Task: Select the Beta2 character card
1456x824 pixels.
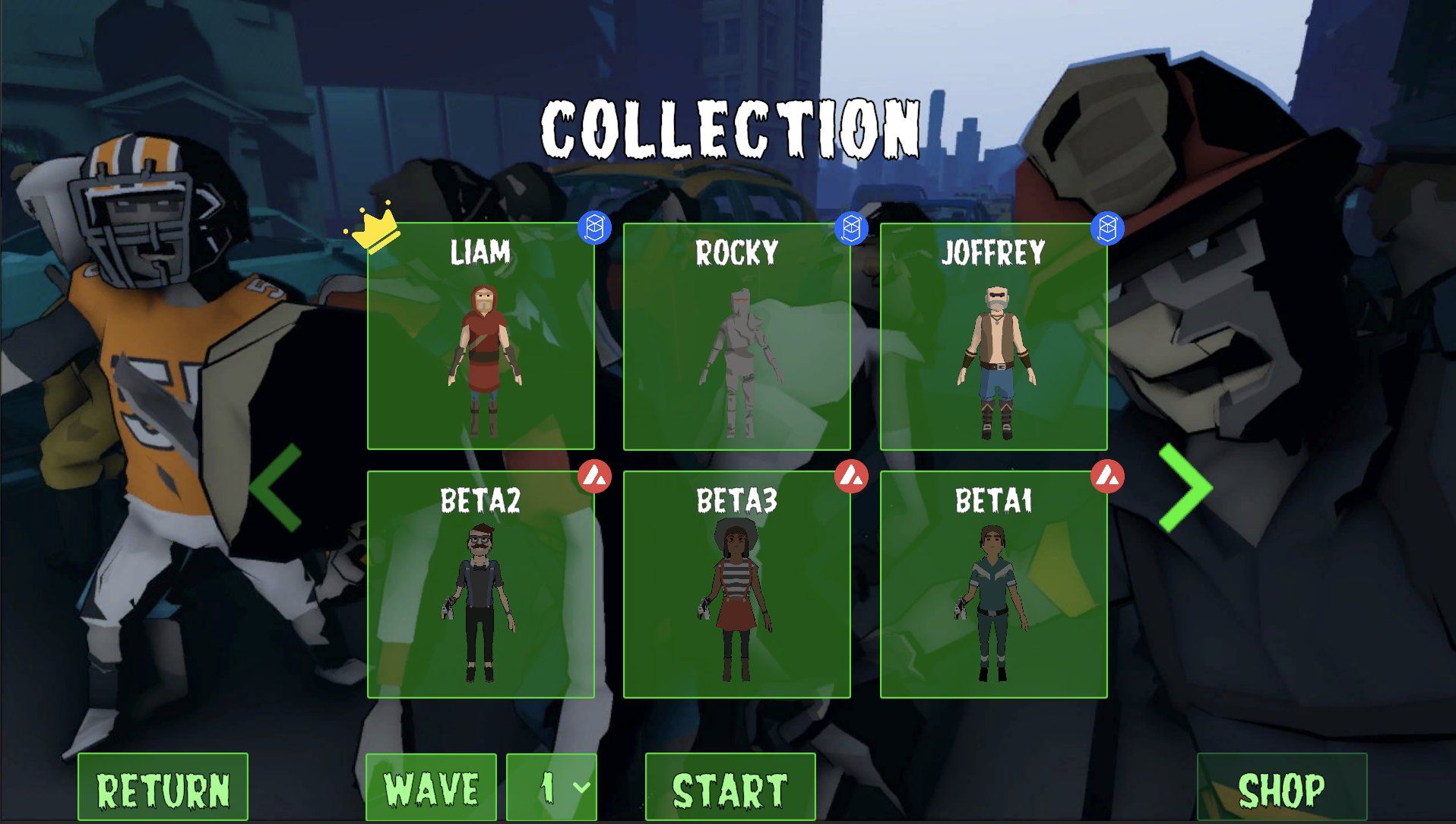Action: [480, 584]
